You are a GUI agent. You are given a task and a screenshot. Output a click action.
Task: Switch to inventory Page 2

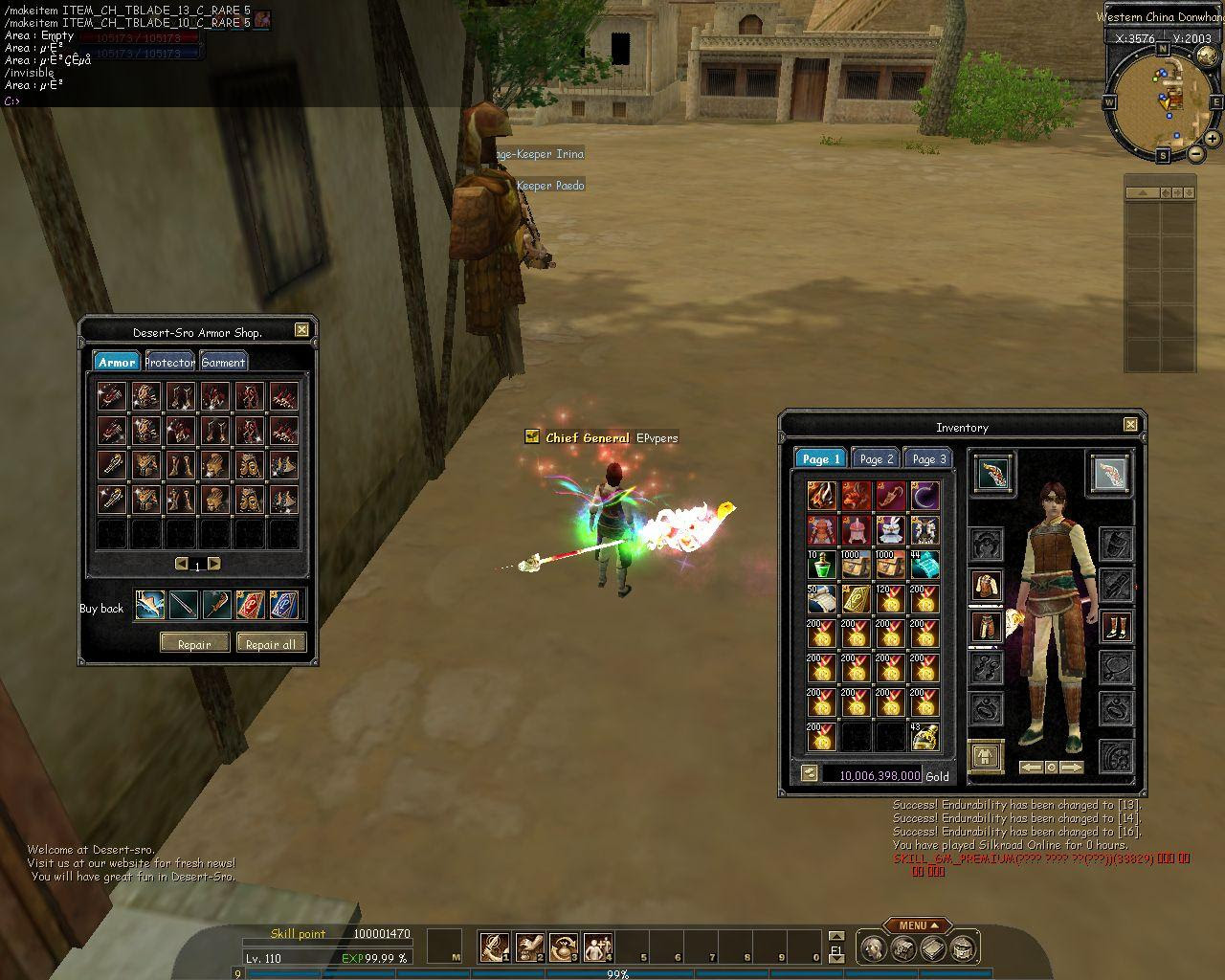point(876,458)
